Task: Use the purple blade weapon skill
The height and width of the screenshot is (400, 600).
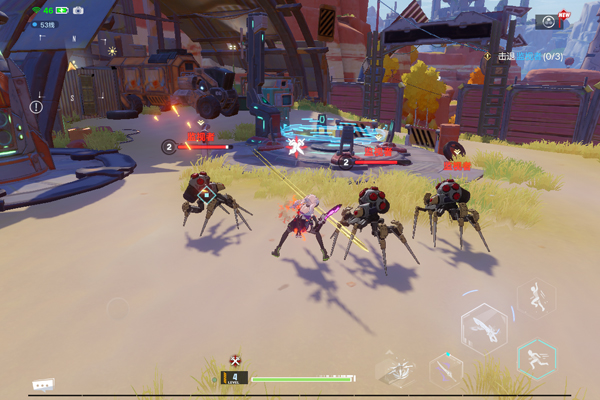Action: click(x=445, y=369)
